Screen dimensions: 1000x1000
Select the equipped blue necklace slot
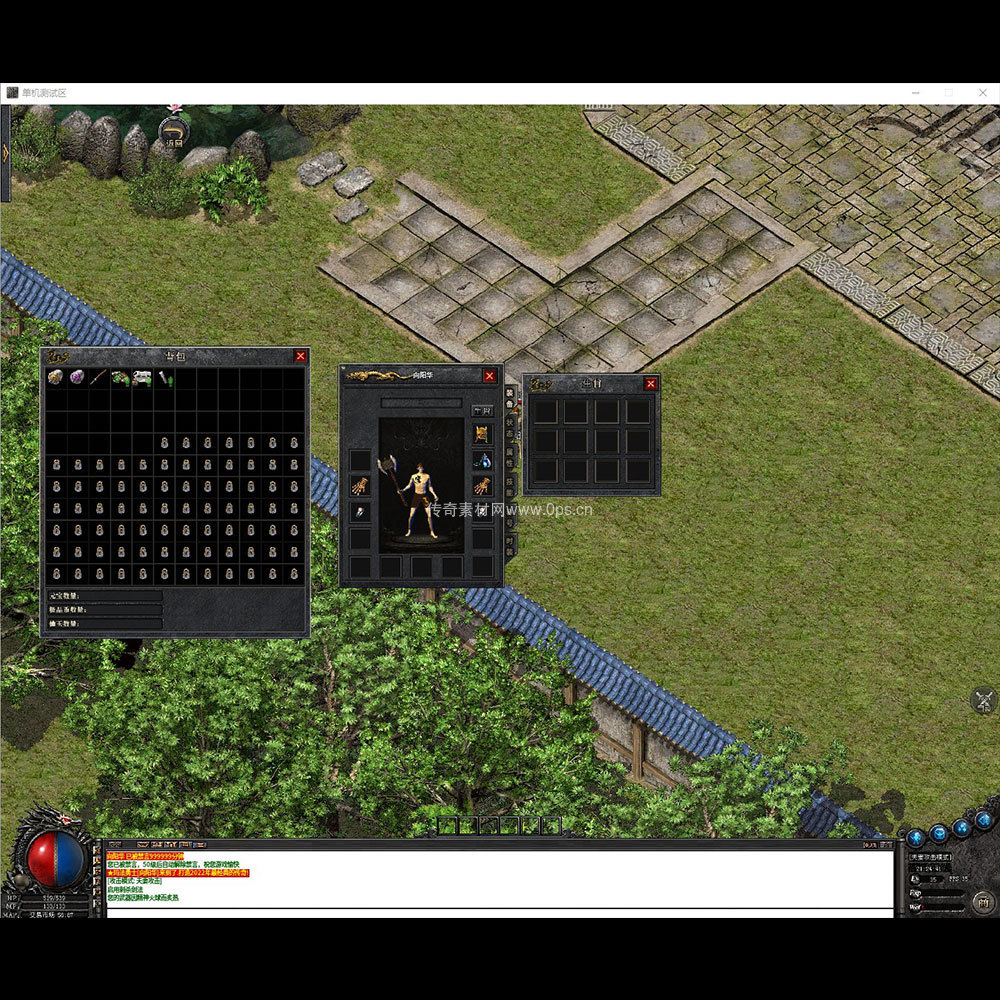tap(482, 460)
